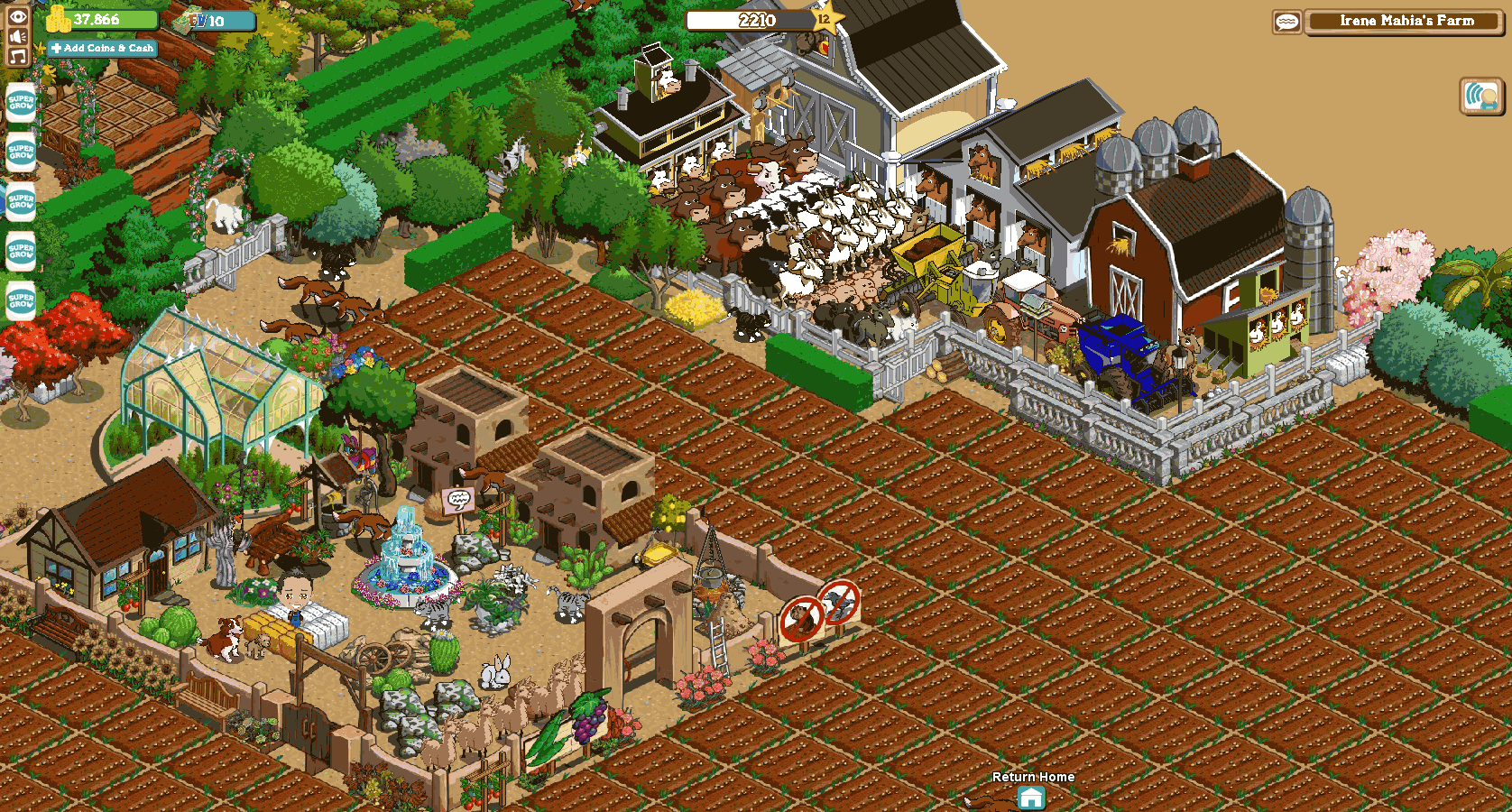Viewport: 1512px width, 812px height.
Task: Select the Irene Mahia's Farm name plate
Action: 1406,22
